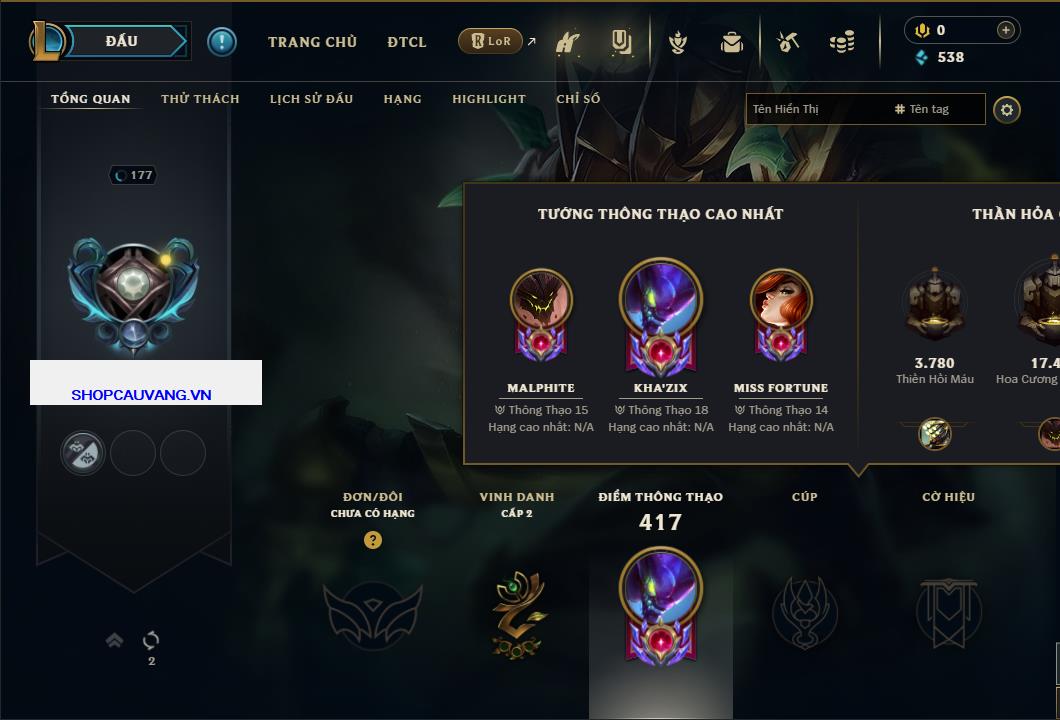Click the ĐẤU play button

click(121, 41)
